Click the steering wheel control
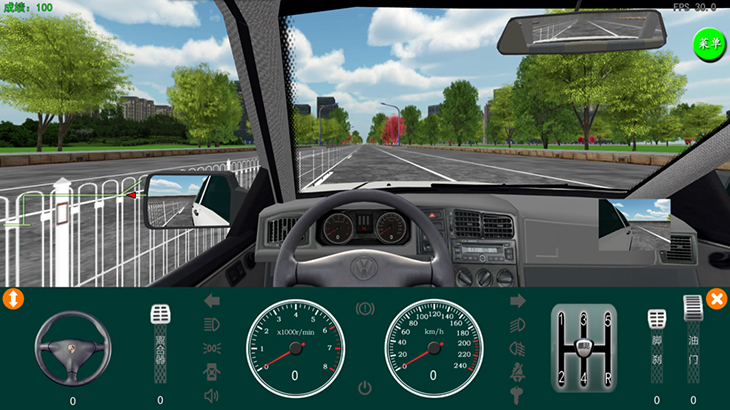 coord(73,347)
